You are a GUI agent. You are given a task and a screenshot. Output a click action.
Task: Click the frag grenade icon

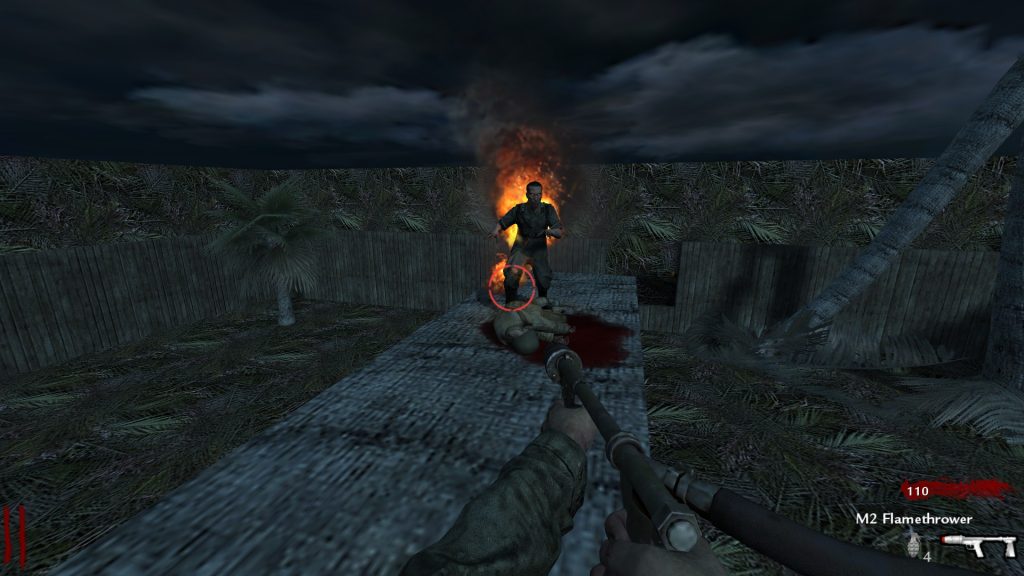click(x=912, y=545)
